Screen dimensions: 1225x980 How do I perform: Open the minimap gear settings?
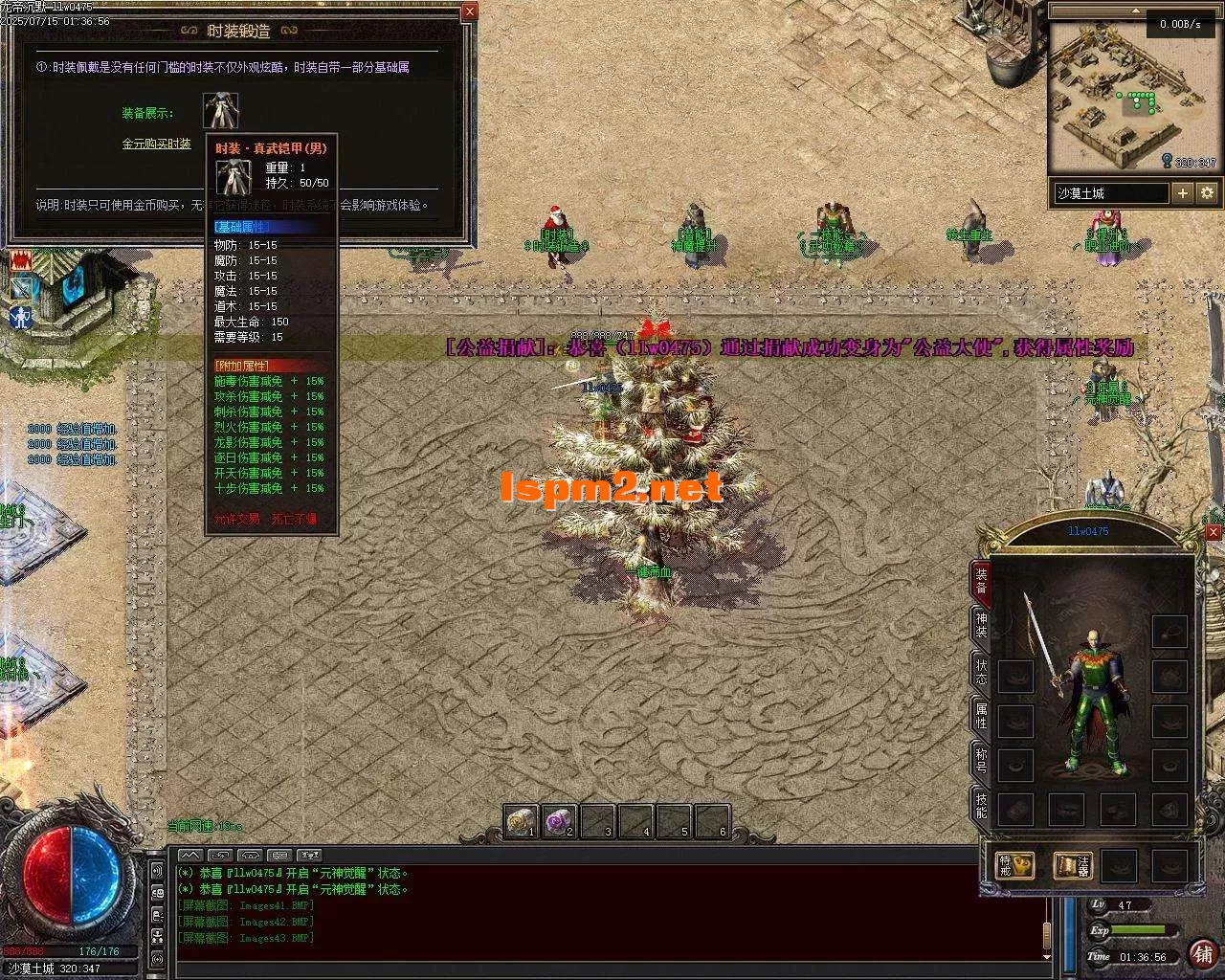pyautogui.click(x=1207, y=193)
